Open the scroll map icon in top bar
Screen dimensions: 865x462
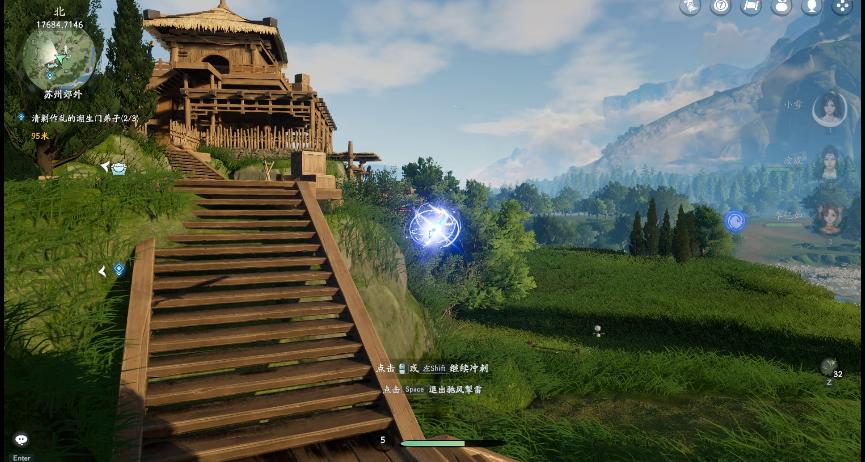tap(751, 7)
